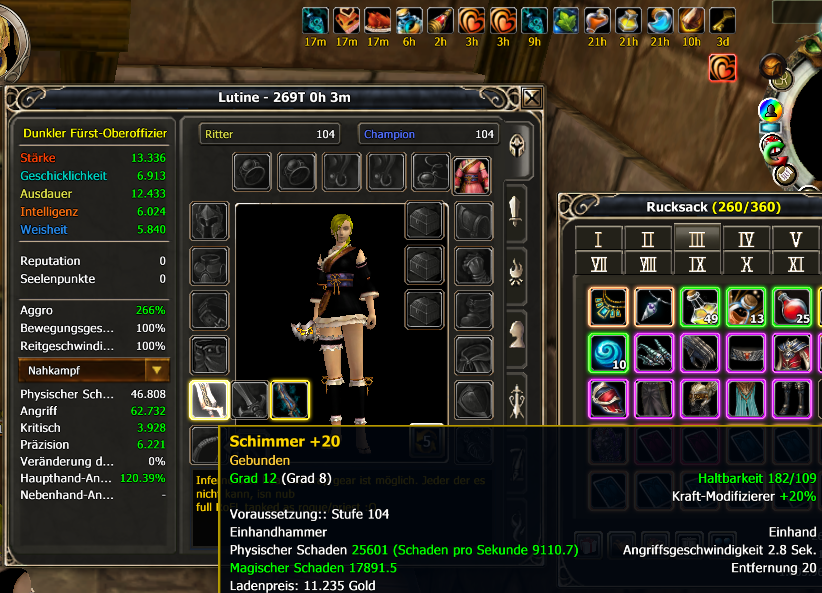Select the blue swirl item stack of 10
Screen dimensions: 822x593
pyautogui.click(x=608, y=353)
